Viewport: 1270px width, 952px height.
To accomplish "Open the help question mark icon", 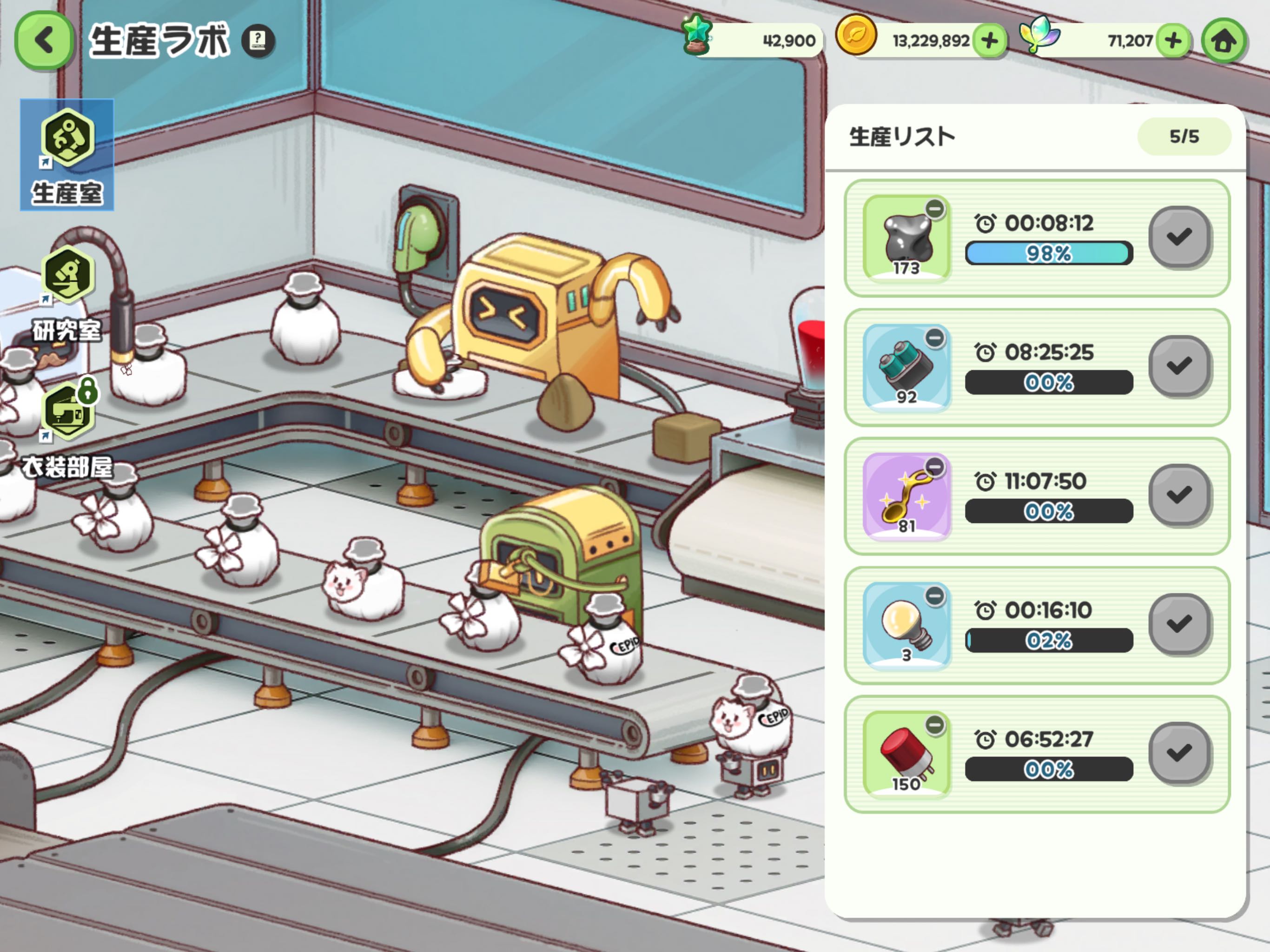I will click(258, 41).
